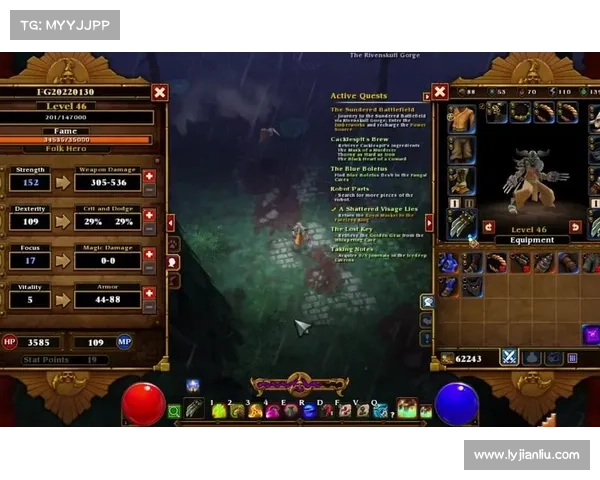Close the inventory equipment panel
600x480 pixels.
tap(440, 92)
